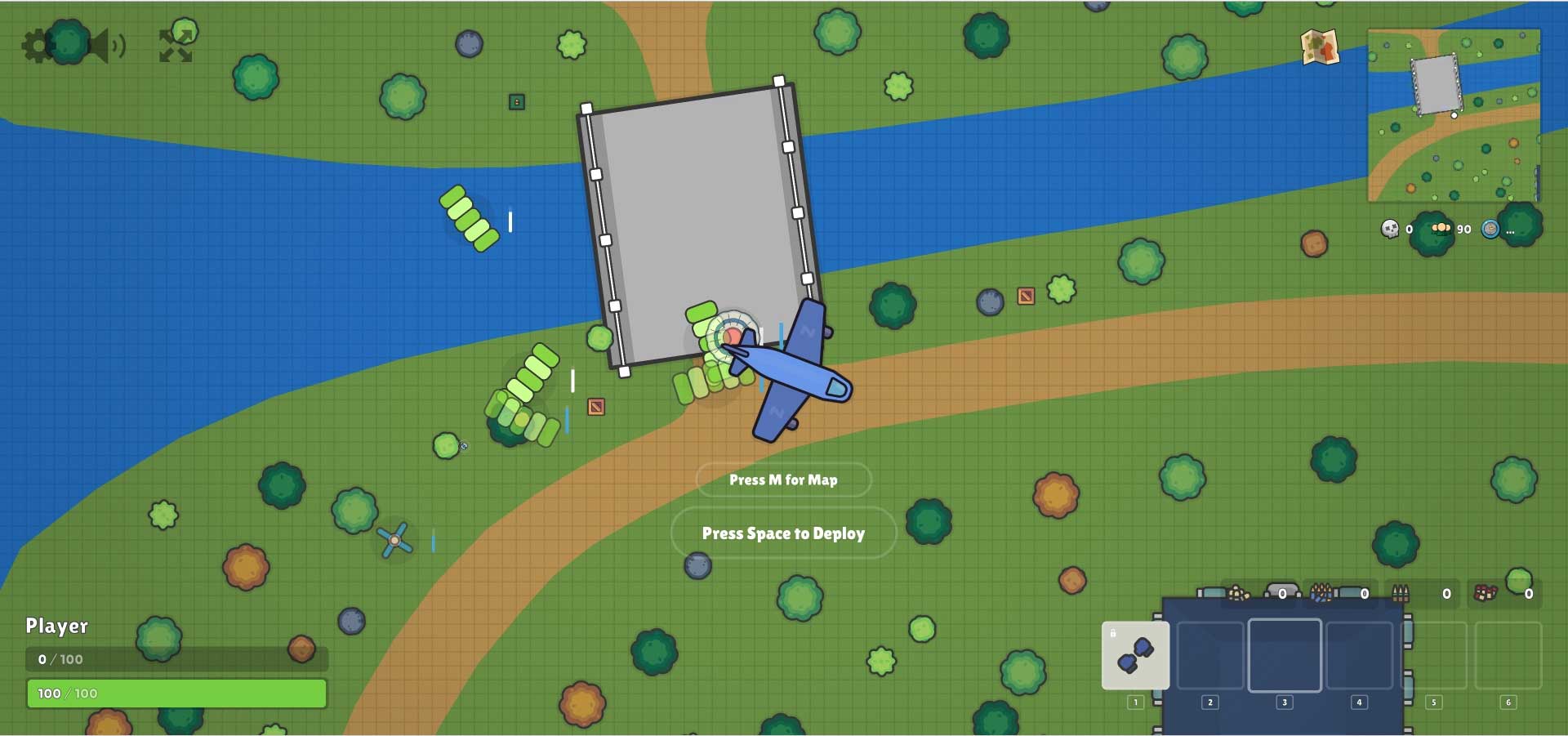Toggle the lock on the fists slot
Image resolution: width=1568 pixels, height=736 pixels.
tap(1115, 633)
